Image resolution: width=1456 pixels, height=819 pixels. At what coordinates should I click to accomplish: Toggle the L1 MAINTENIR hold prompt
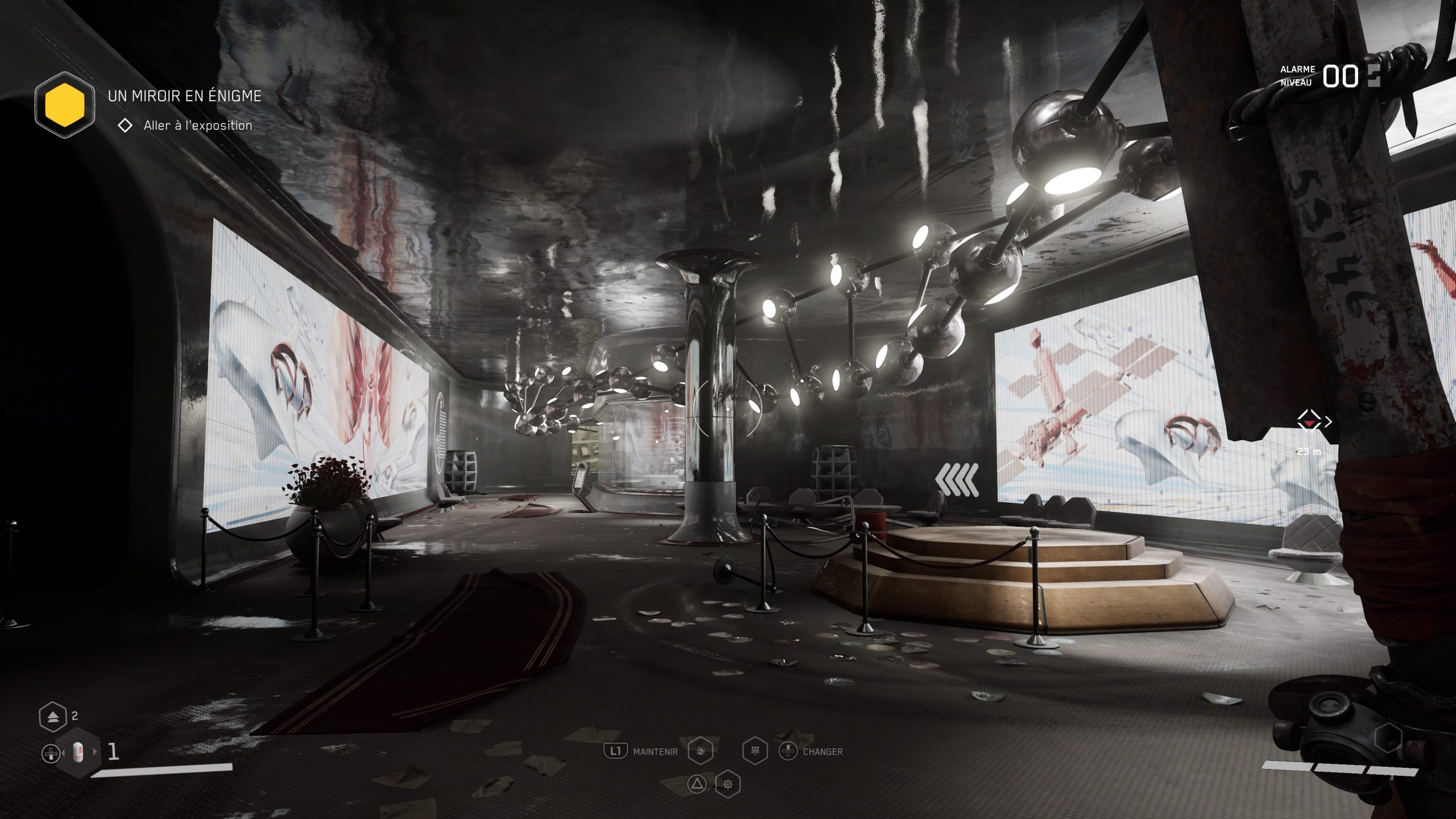616,752
